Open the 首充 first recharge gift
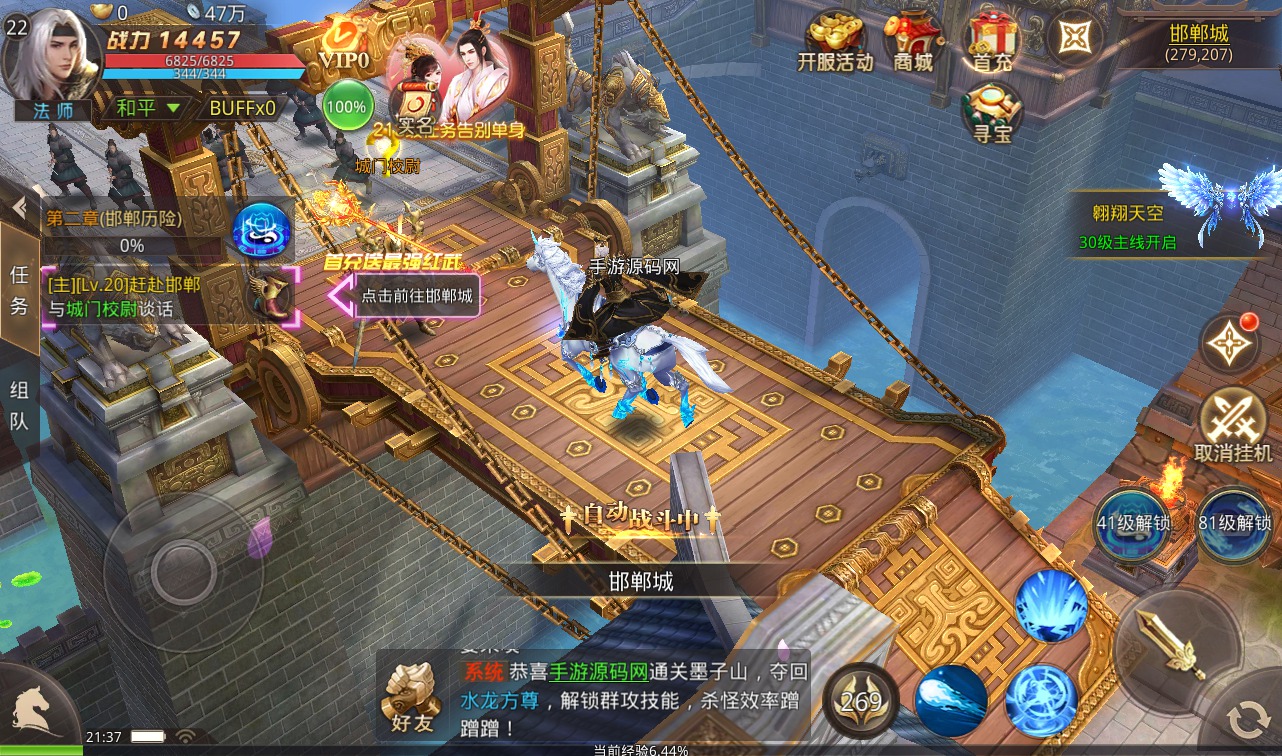The width and height of the screenshot is (1282, 756). click(991, 42)
